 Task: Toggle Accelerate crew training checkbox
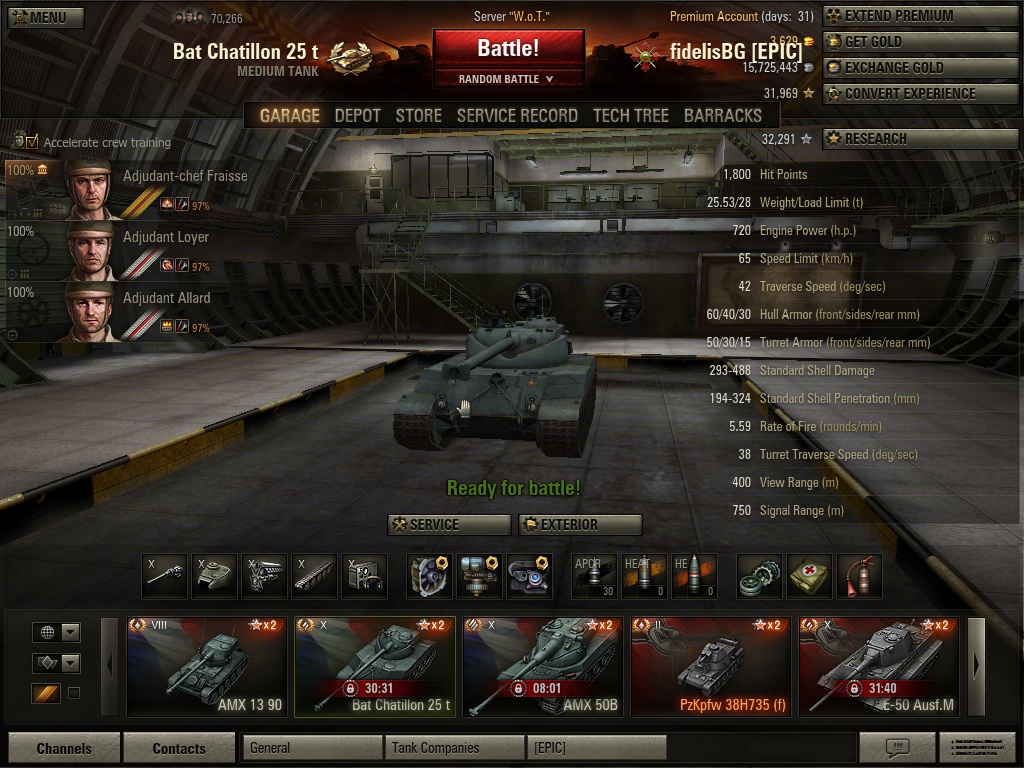pyautogui.click(x=32, y=142)
